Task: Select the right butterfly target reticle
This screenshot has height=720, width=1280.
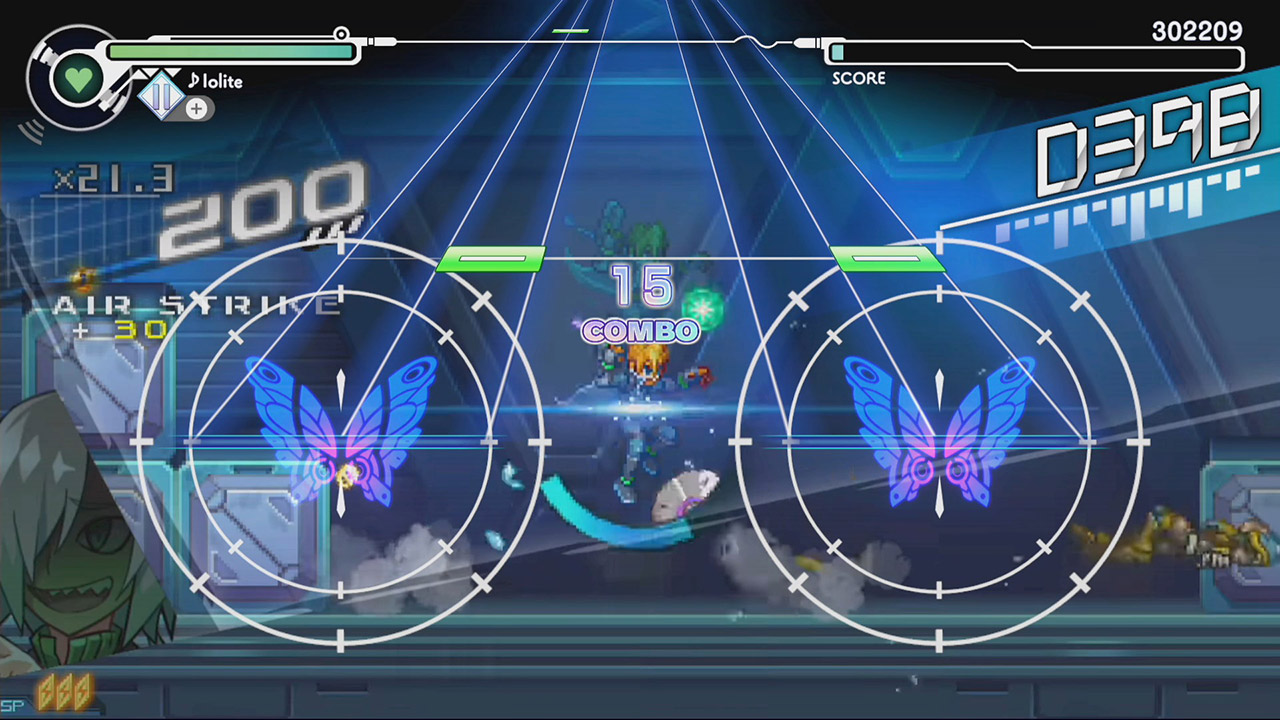Action: coord(938,440)
